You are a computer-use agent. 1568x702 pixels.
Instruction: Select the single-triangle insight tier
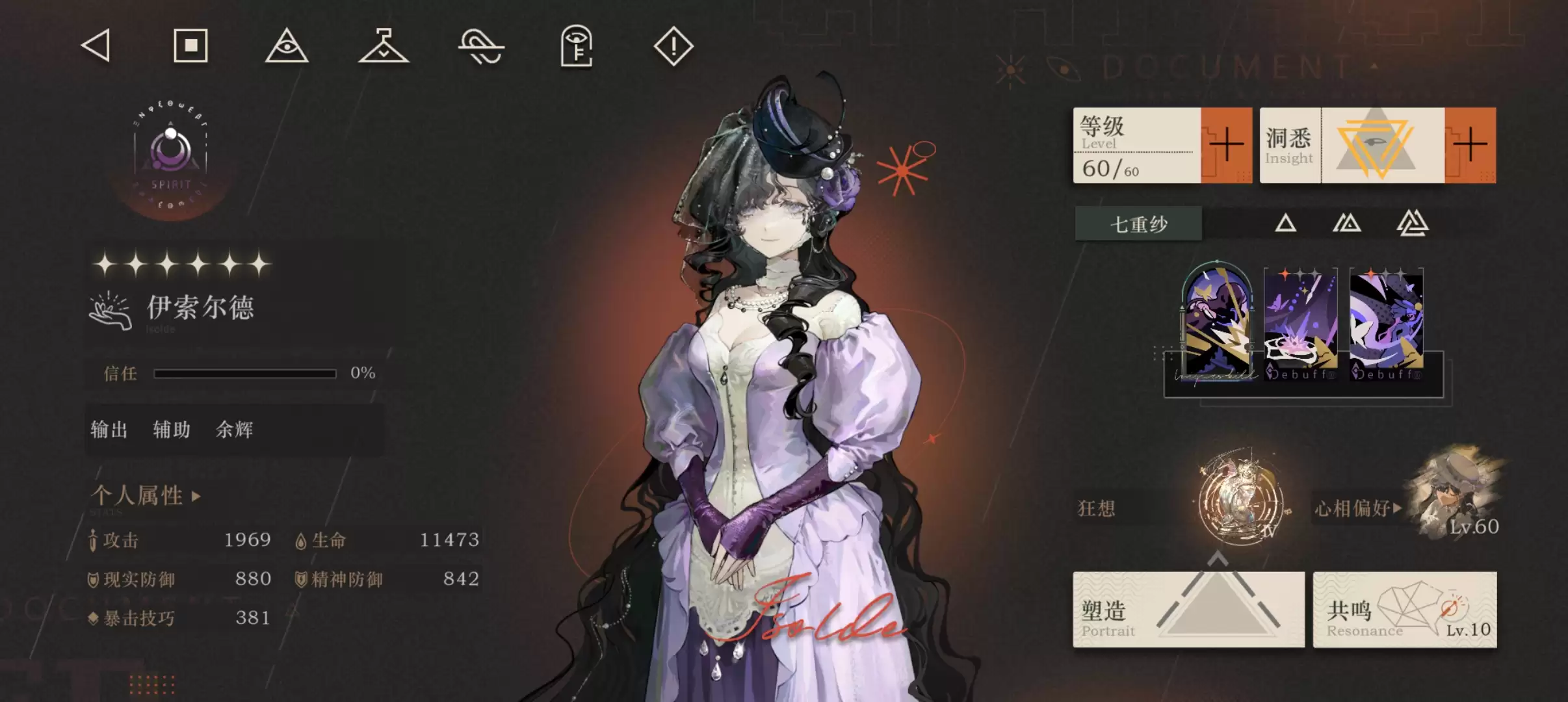coord(1285,224)
